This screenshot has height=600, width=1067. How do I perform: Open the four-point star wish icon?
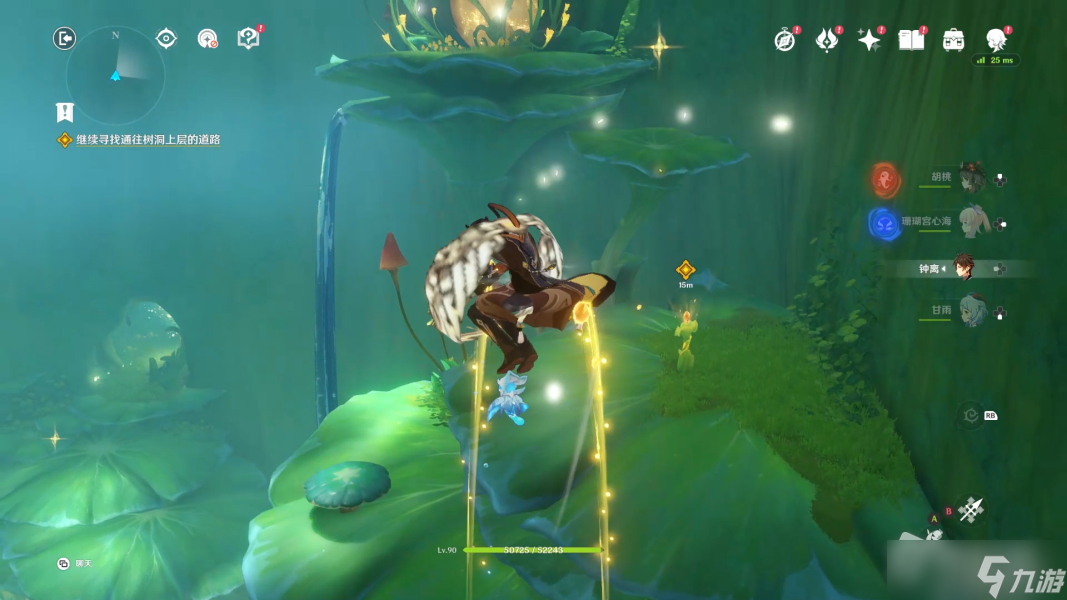[869, 40]
